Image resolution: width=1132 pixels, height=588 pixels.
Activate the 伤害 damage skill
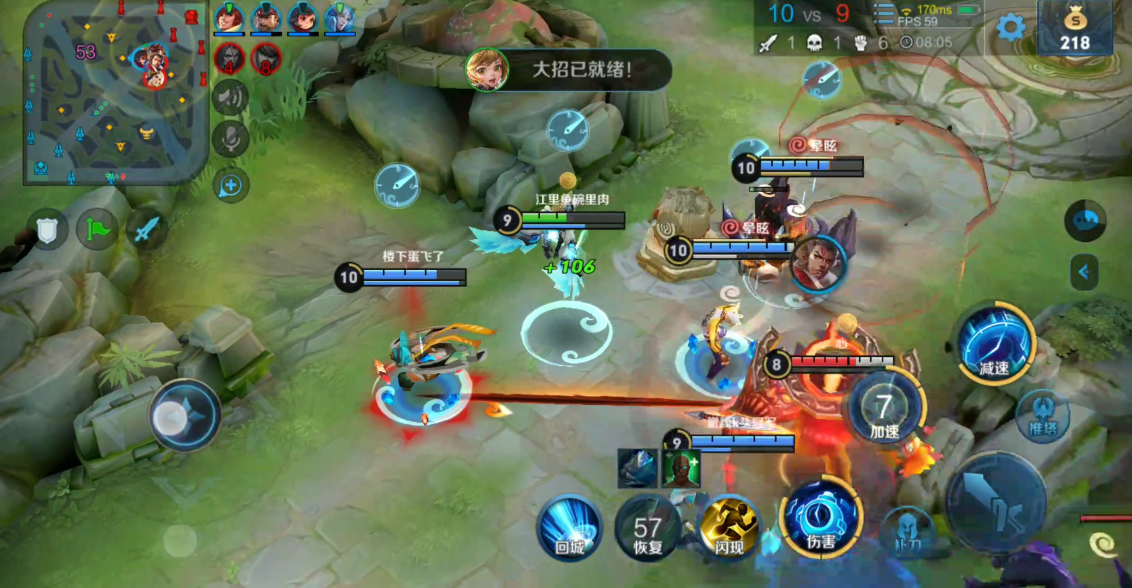(x=820, y=518)
